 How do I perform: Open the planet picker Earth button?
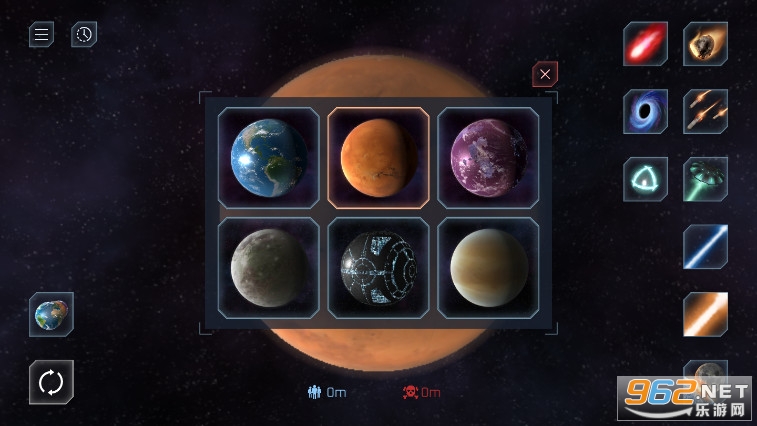point(51,314)
